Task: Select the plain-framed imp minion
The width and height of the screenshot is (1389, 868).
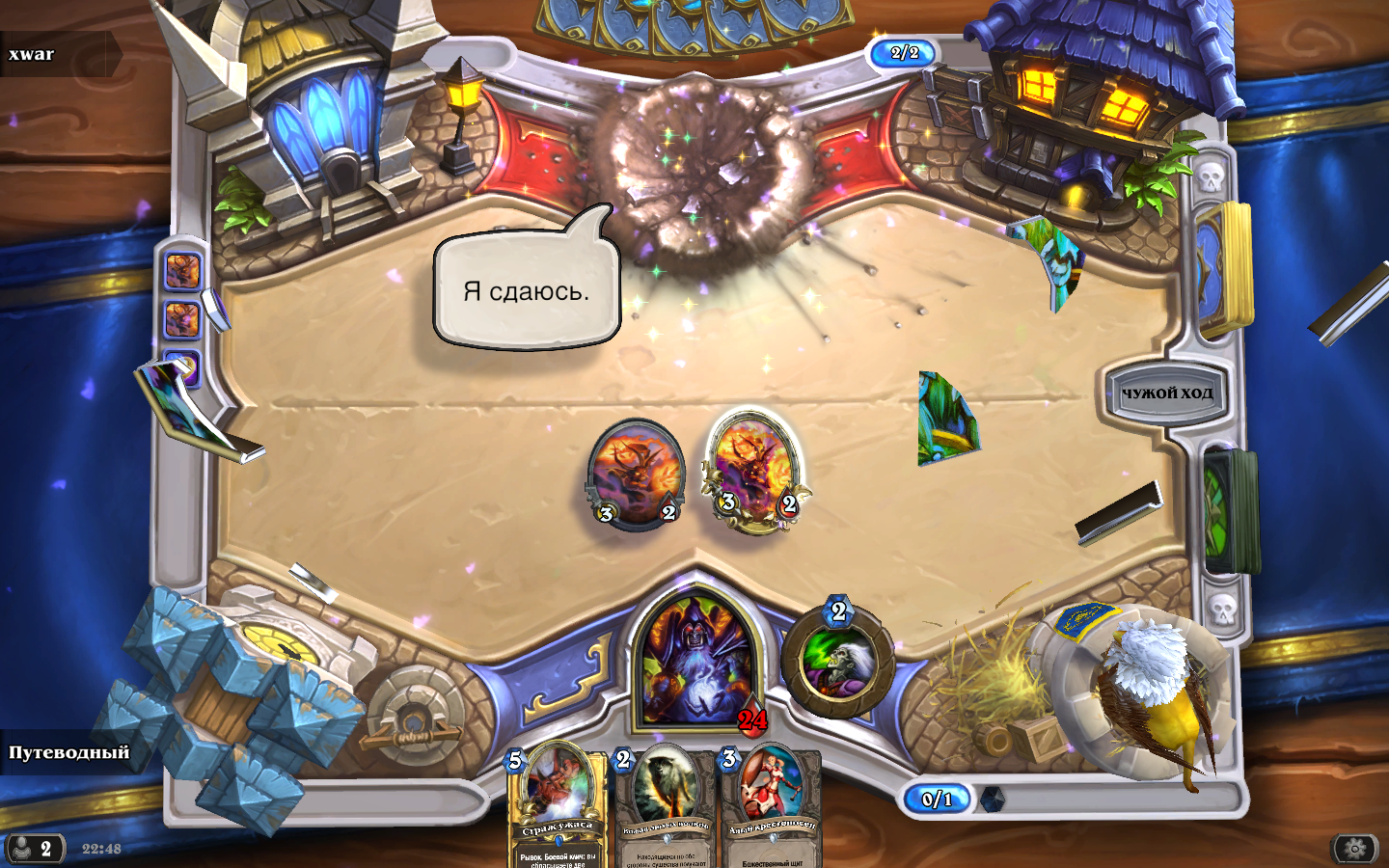Action: (x=636, y=475)
